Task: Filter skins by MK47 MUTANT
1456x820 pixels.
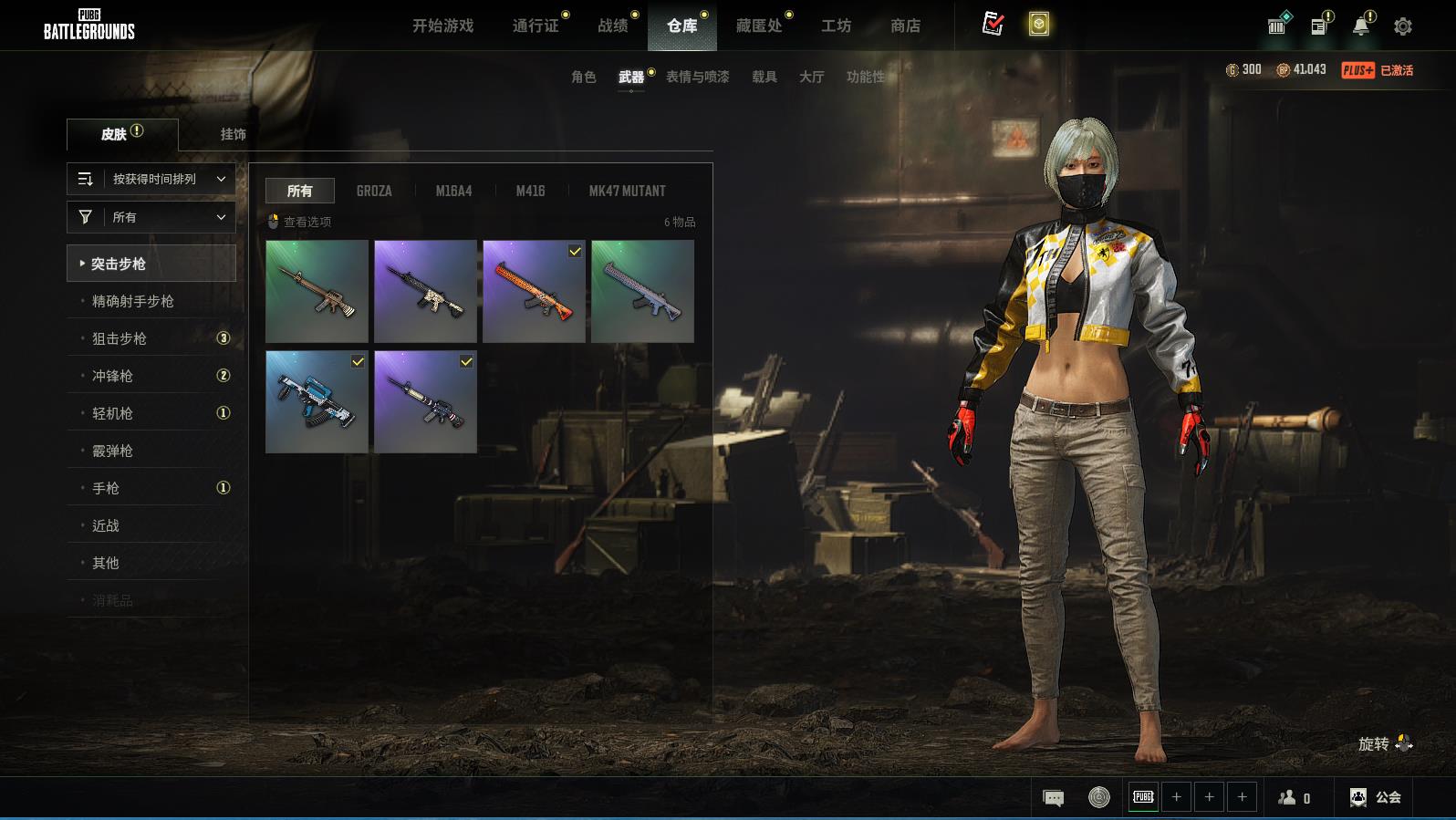Action: point(627,191)
